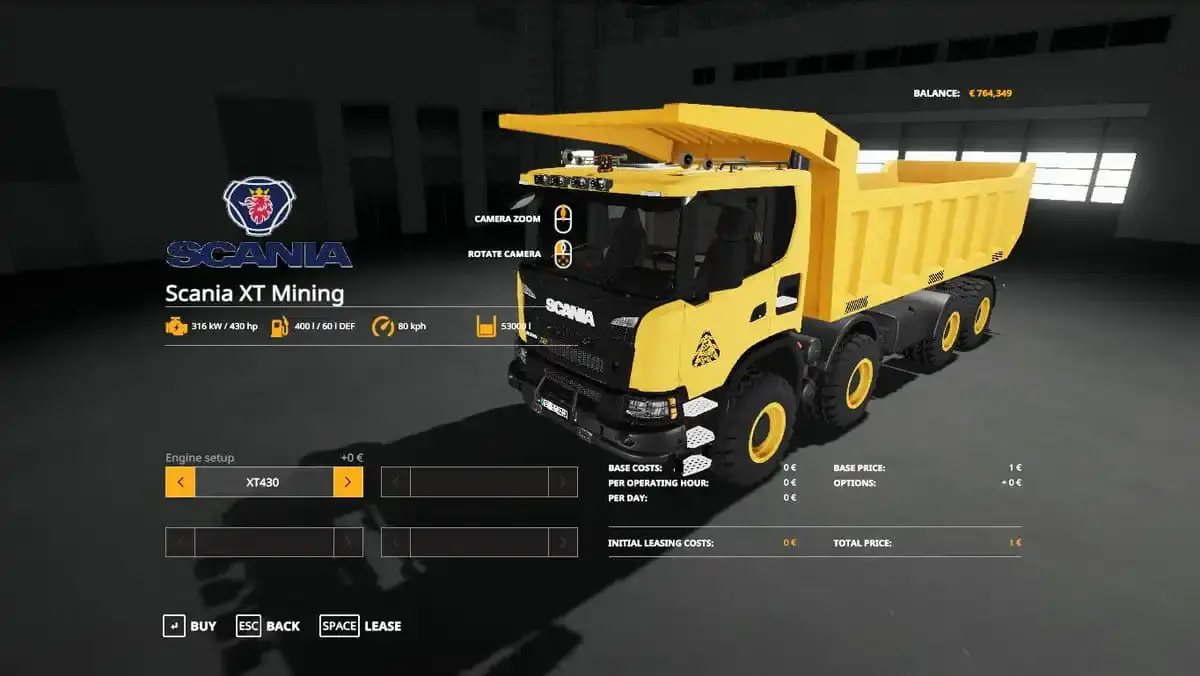This screenshot has width=1200, height=676.
Task: Lease the Scania XT Mining truck
Action: click(x=361, y=626)
